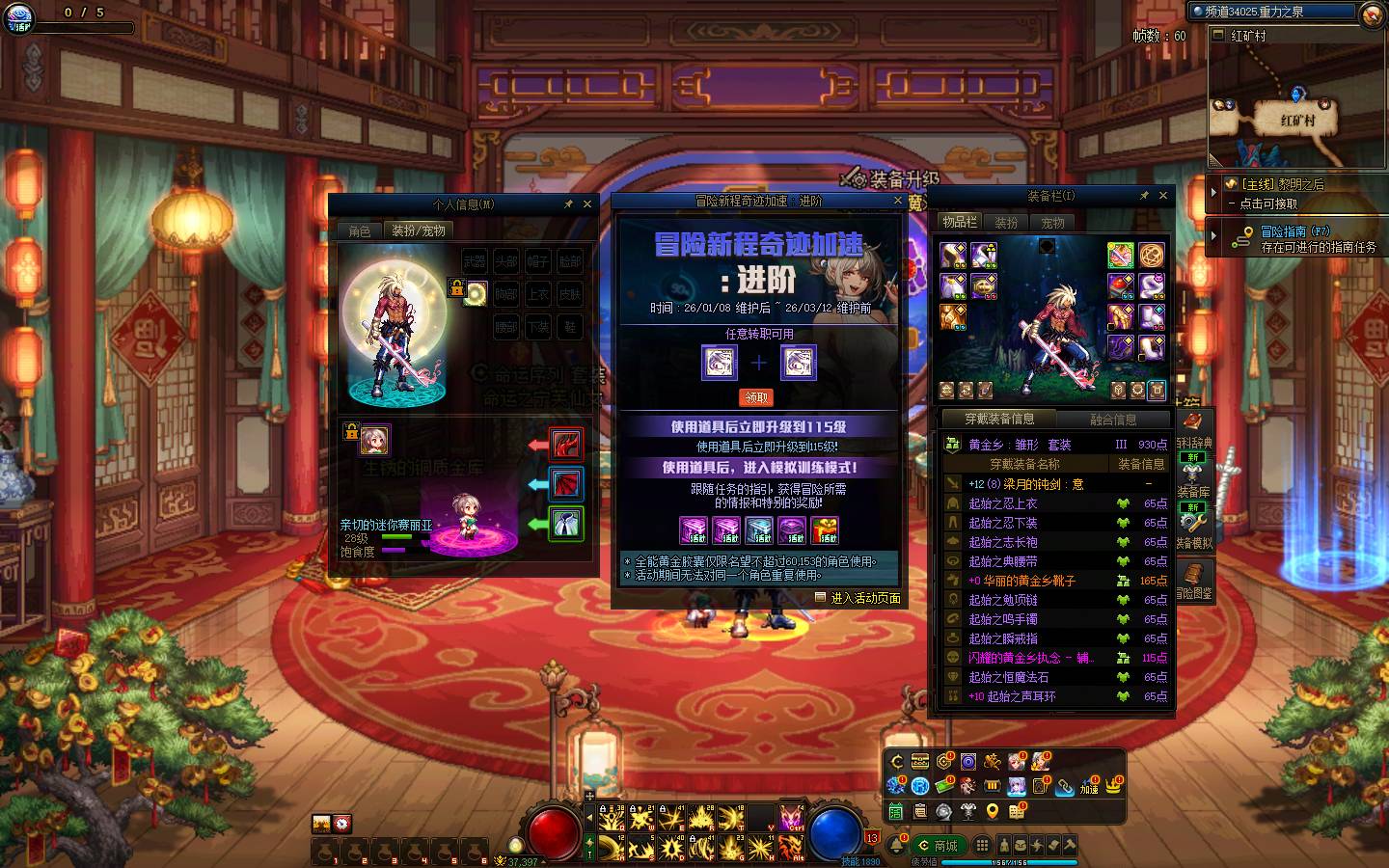Choose the 华丽的黄金乡靴子 equipment row

click(x=1021, y=581)
